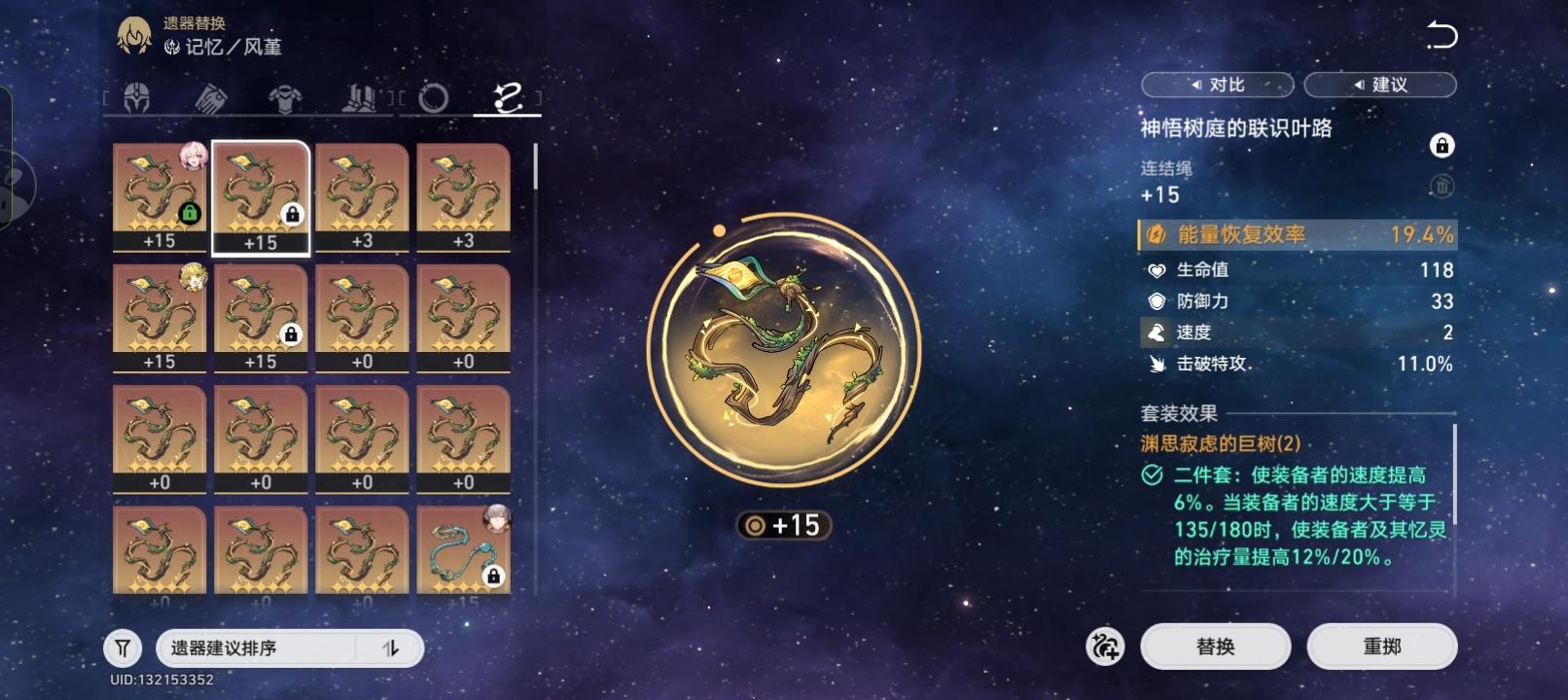Mark the relic for discard with trash icon
Screen dimensions: 1568x700
point(1443,187)
